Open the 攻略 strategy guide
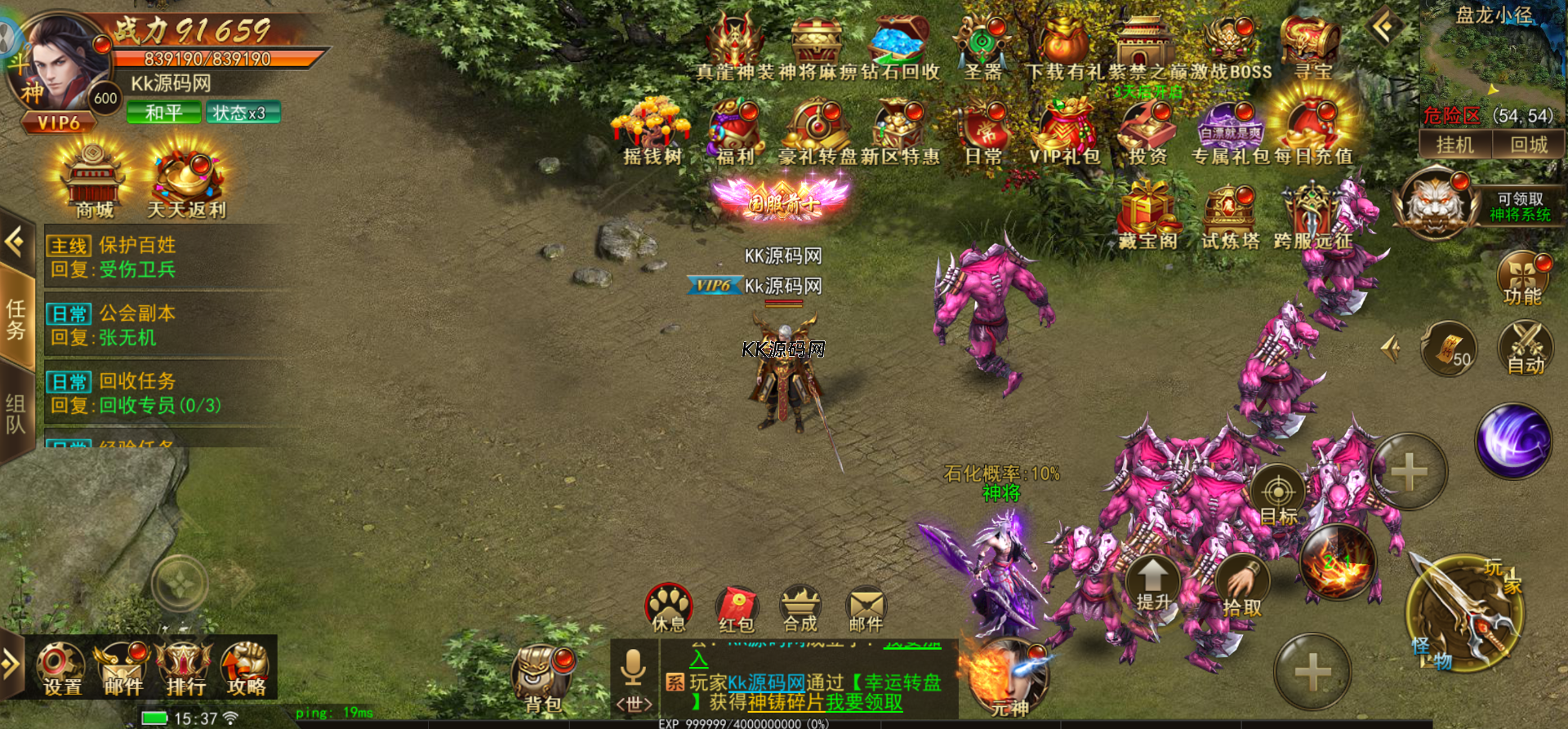Image resolution: width=1568 pixels, height=729 pixels. (x=246, y=668)
